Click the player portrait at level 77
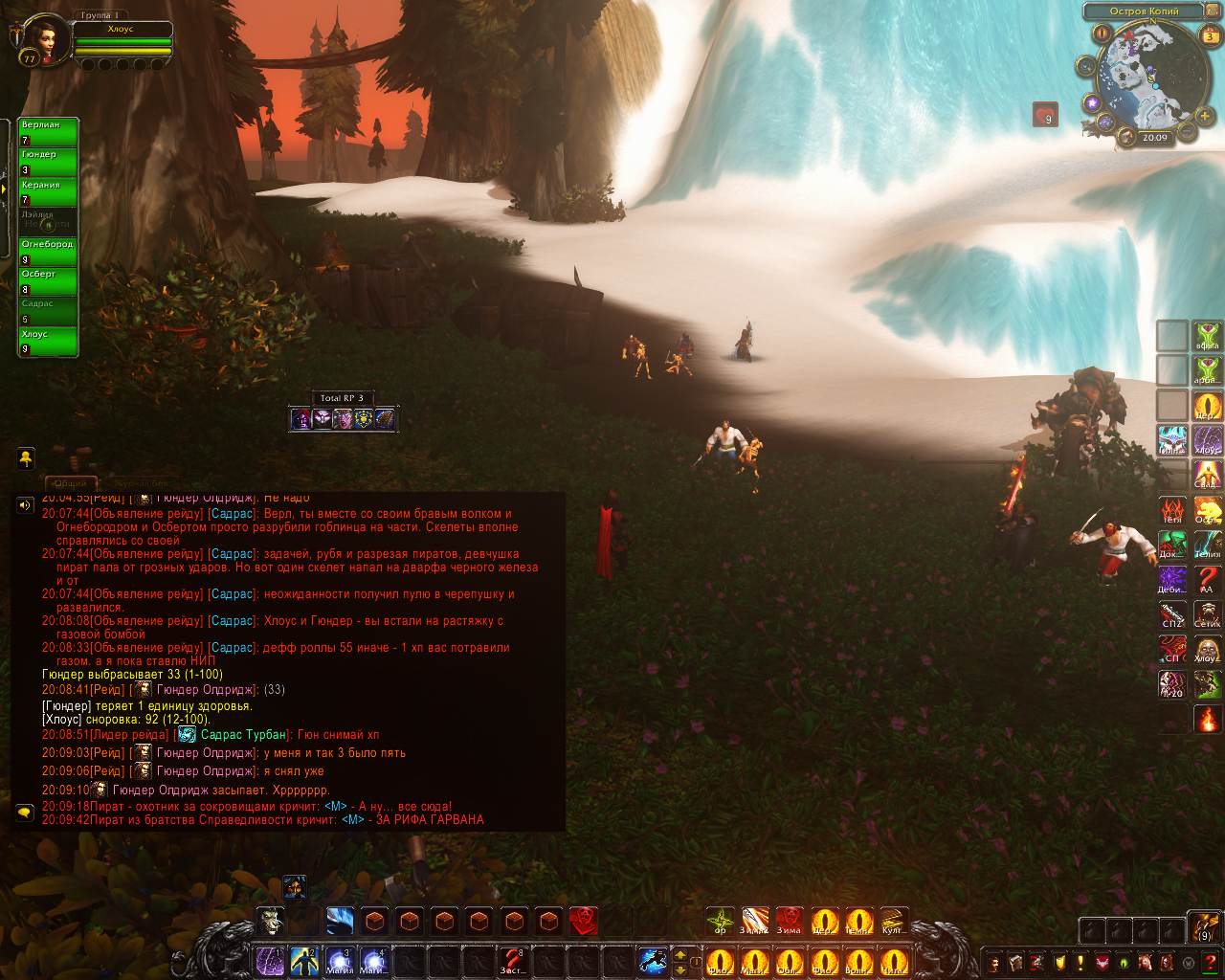The width and height of the screenshot is (1225, 980). (x=43, y=36)
